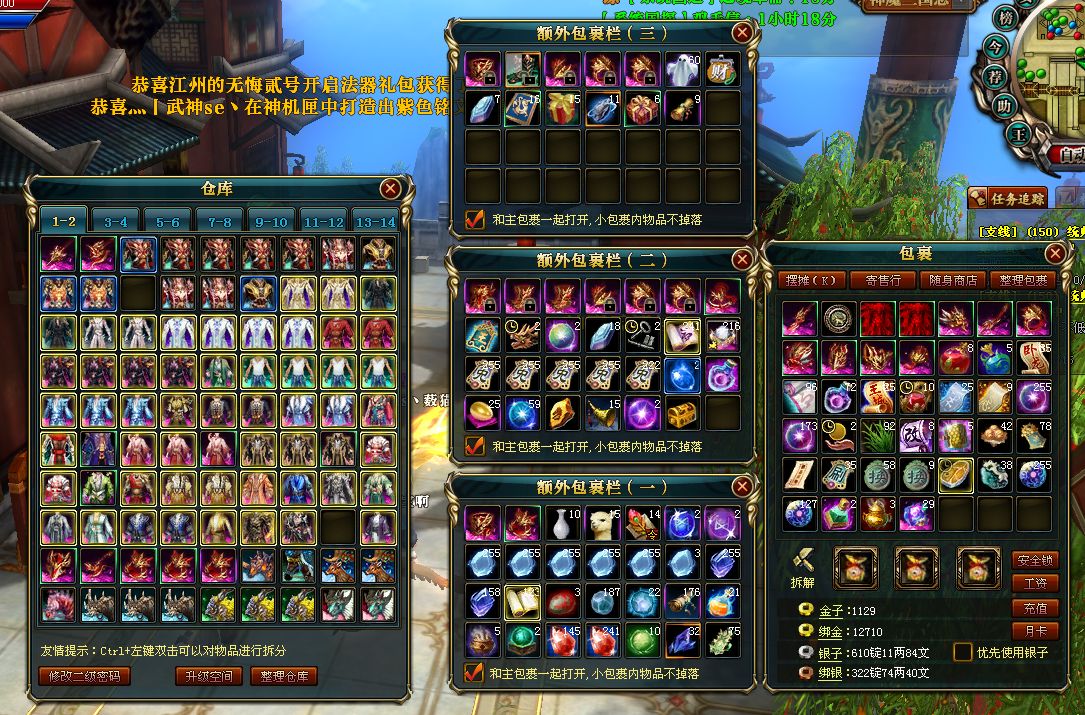This screenshot has height=715, width=1085.
Task: Close the 仓库 warehouse window
Action: click(x=390, y=188)
